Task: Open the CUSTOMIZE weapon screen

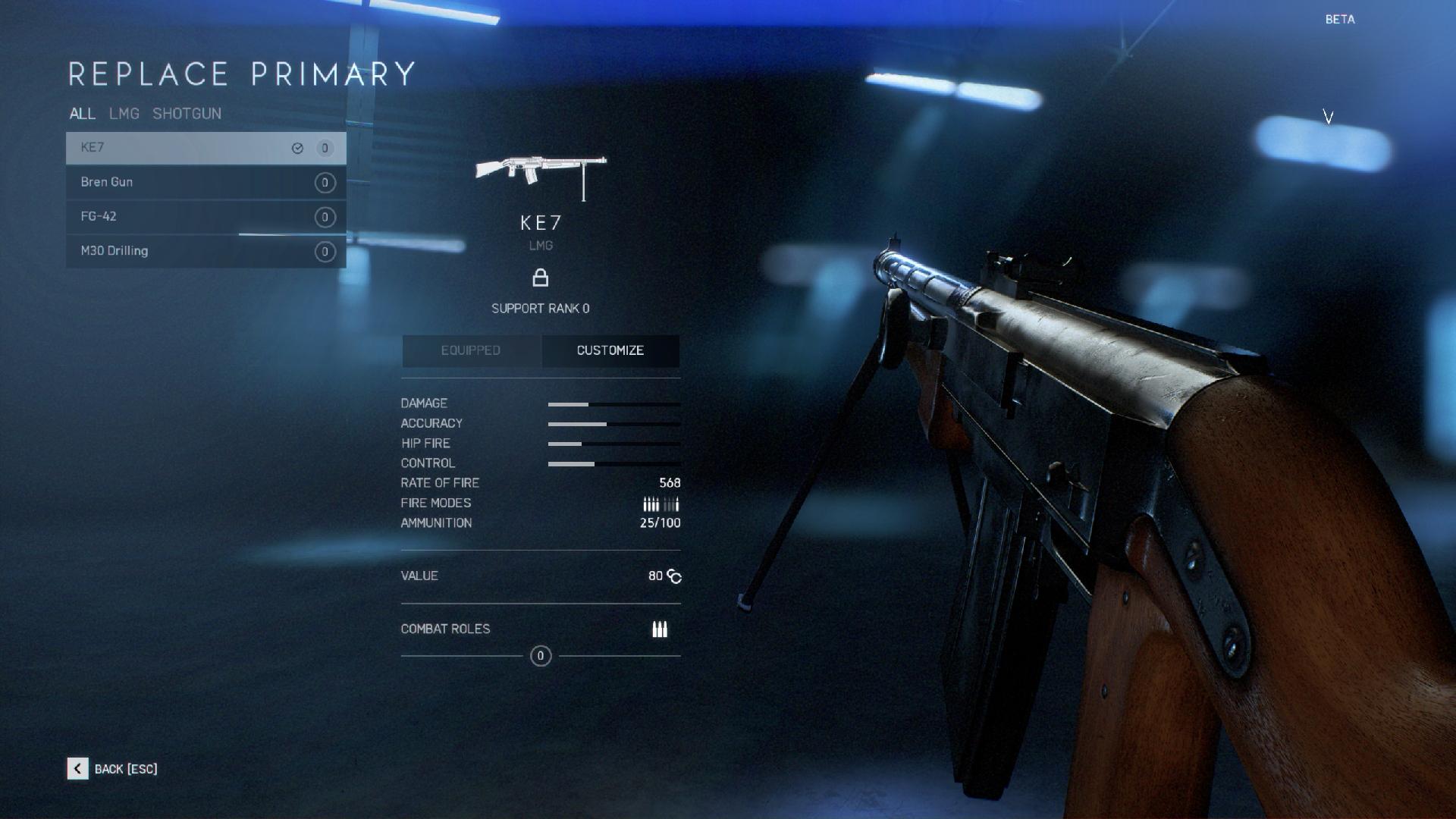Action: [x=610, y=350]
